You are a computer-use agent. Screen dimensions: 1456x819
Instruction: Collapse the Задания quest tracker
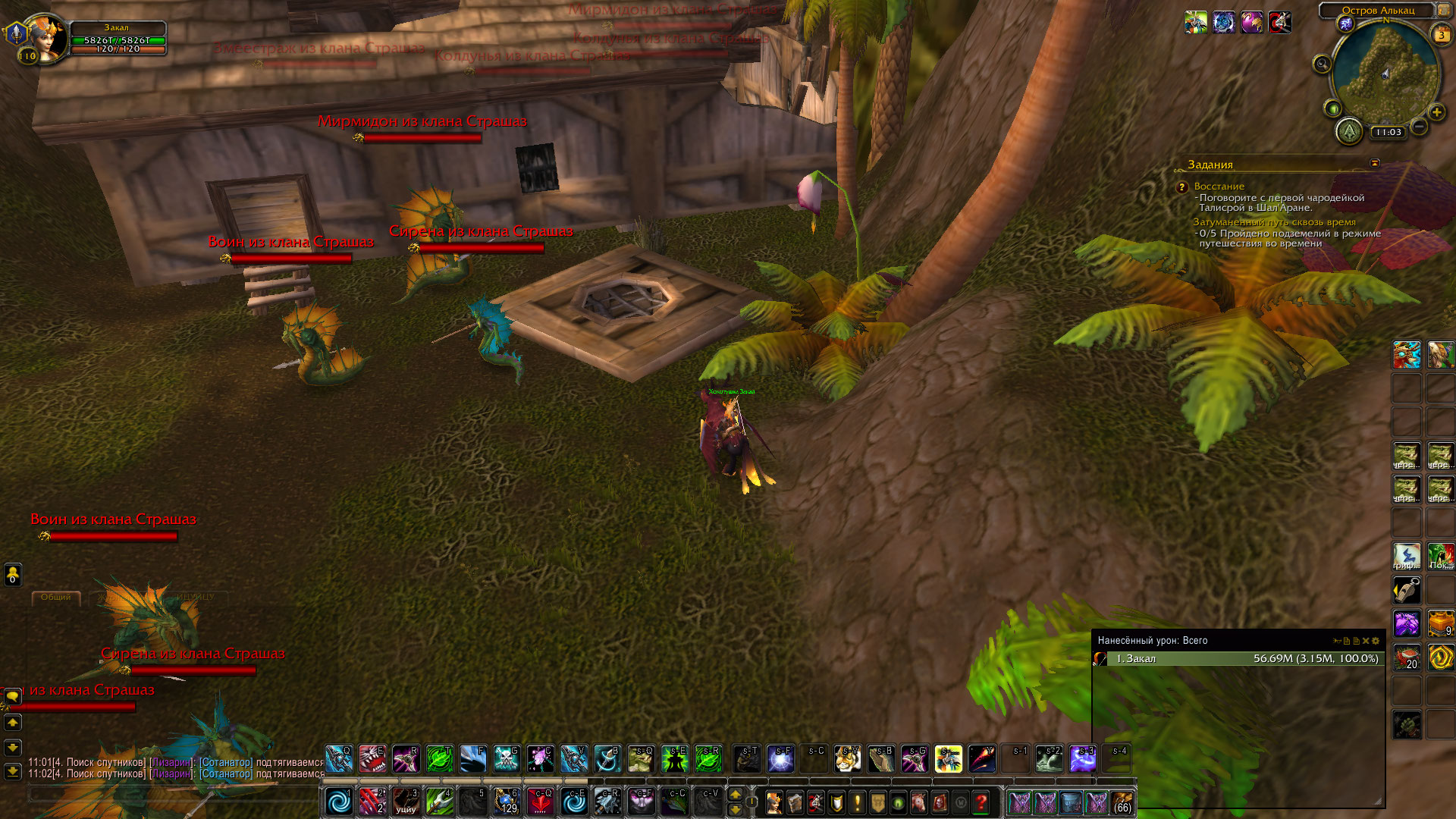1374,163
